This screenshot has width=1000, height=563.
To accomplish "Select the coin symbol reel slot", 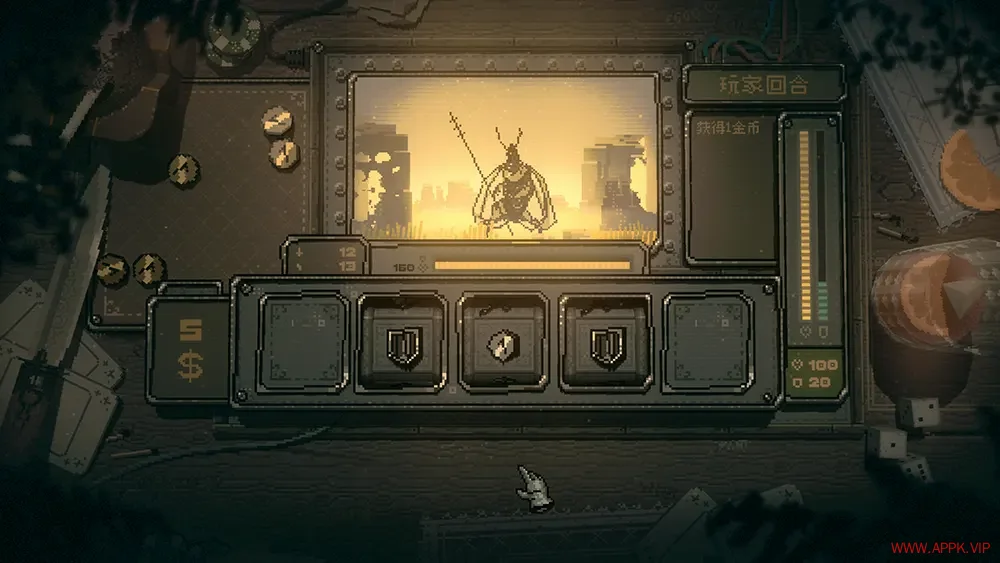I will 504,344.
